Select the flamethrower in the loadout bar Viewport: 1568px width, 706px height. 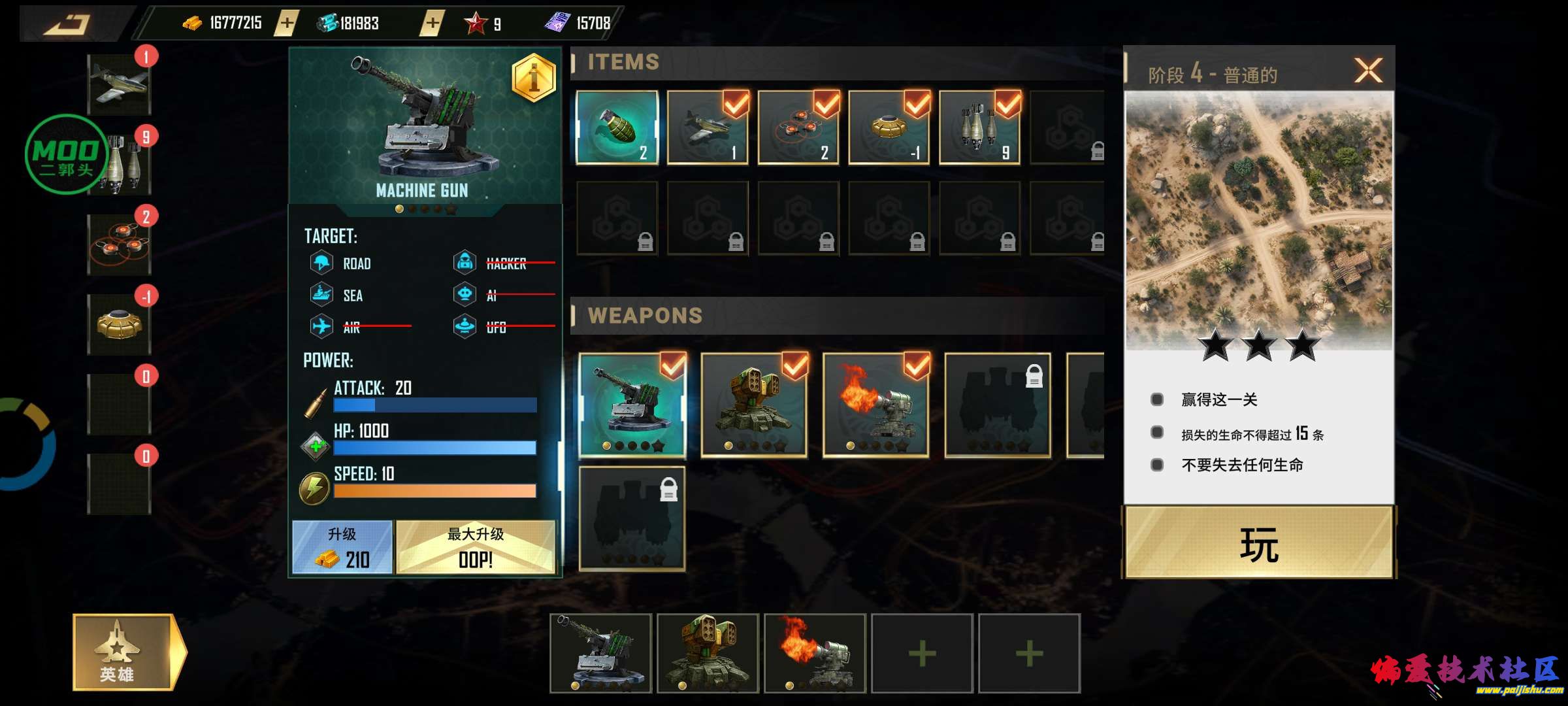pos(815,653)
